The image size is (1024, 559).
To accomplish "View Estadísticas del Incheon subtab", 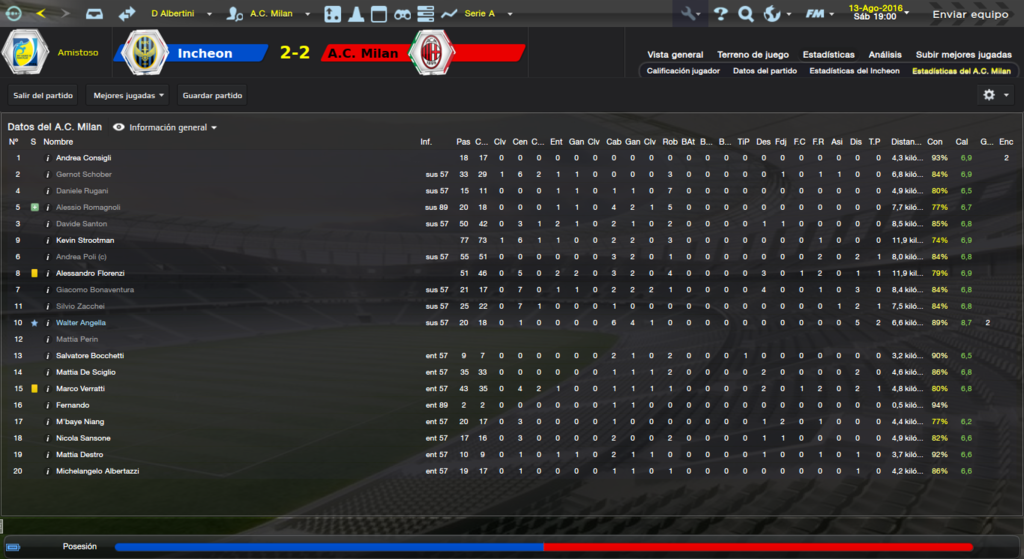I will (854, 71).
